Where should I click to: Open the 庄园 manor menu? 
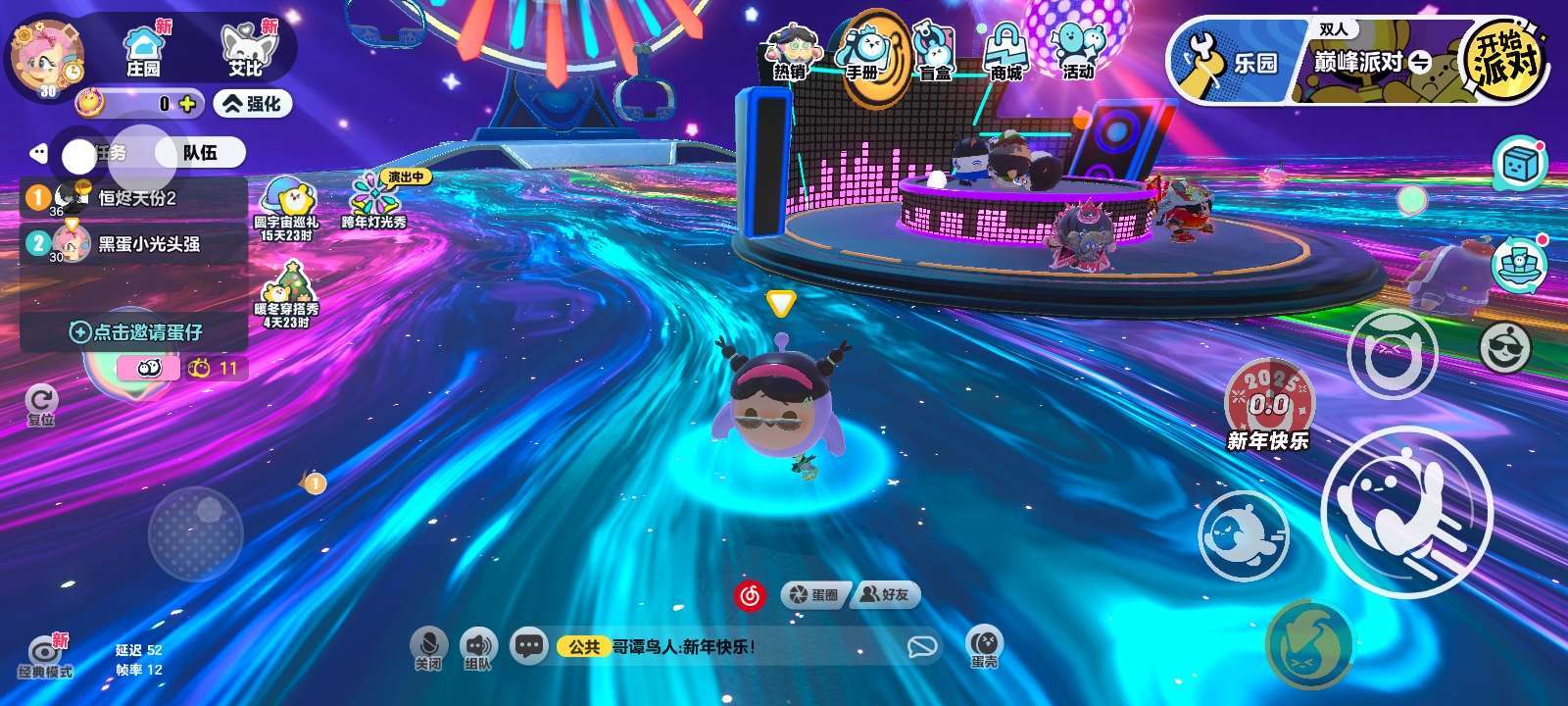(x=143, y=51)
